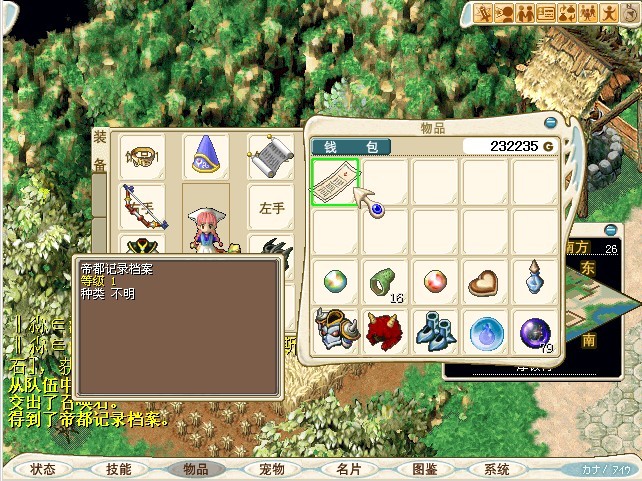642x481 pixels.
Task: Switch to the 技能 skills tab
Action: pos(119,468)
